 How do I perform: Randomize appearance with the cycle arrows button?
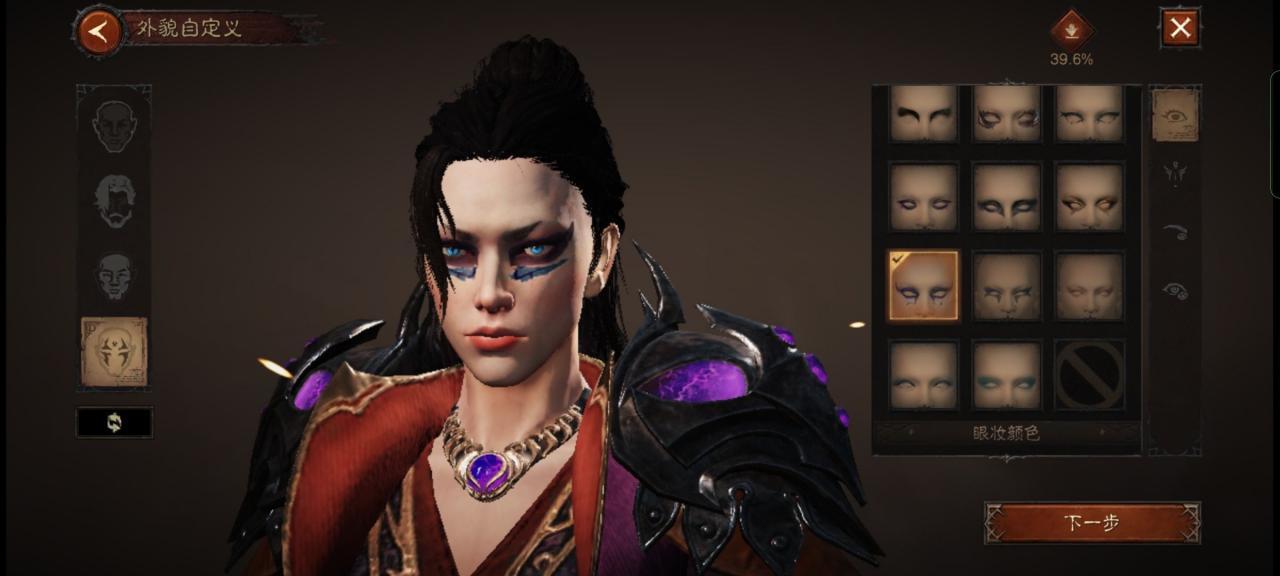[x=114, y=422]
